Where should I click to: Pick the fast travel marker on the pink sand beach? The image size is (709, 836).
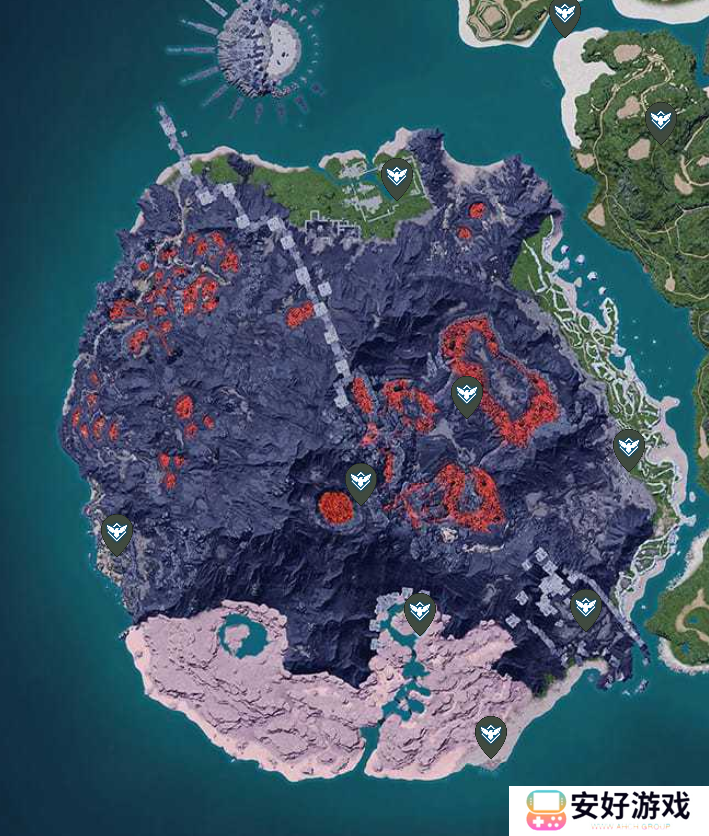coord(490,735)
